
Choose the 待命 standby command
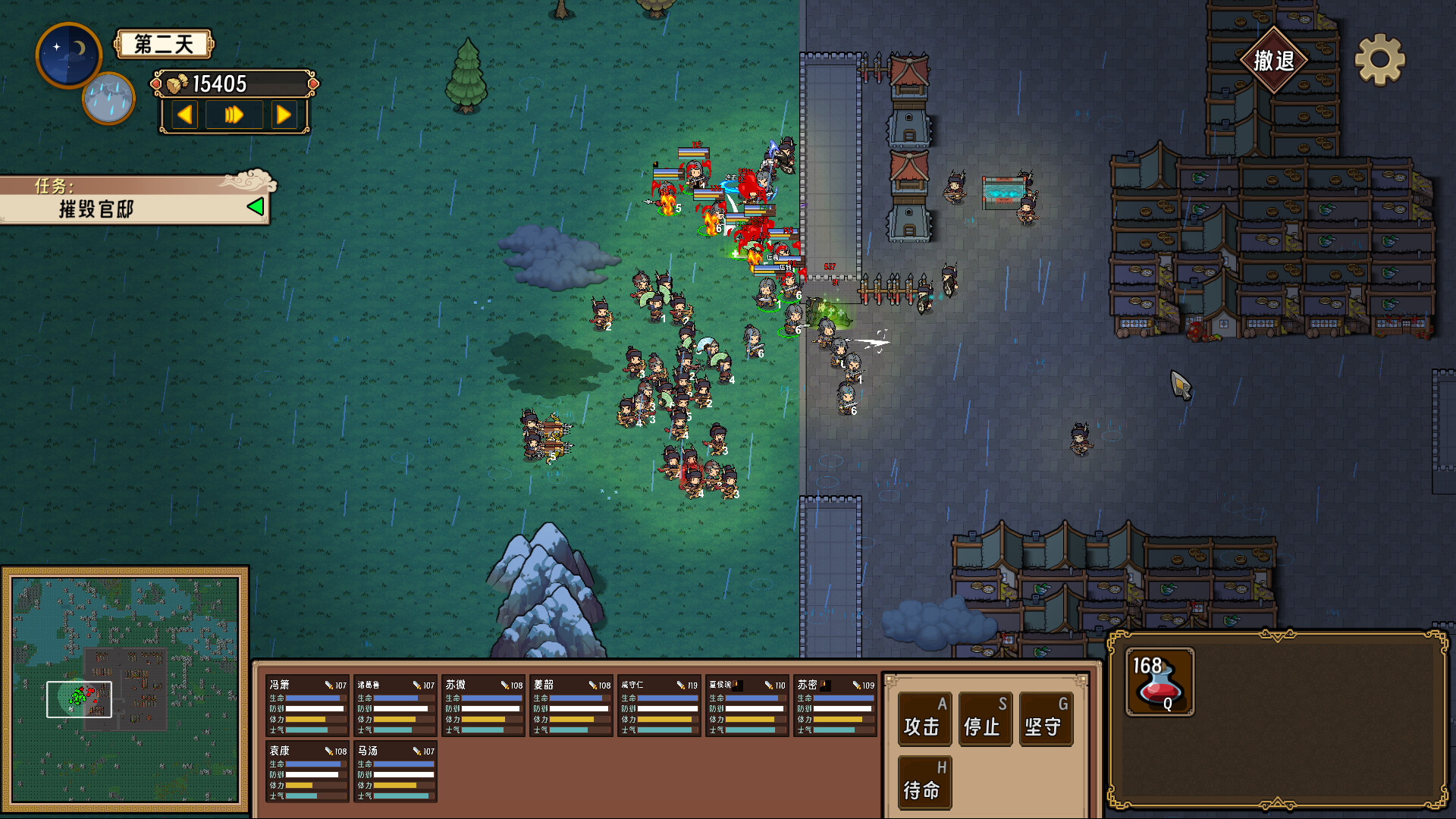[924, 783]
